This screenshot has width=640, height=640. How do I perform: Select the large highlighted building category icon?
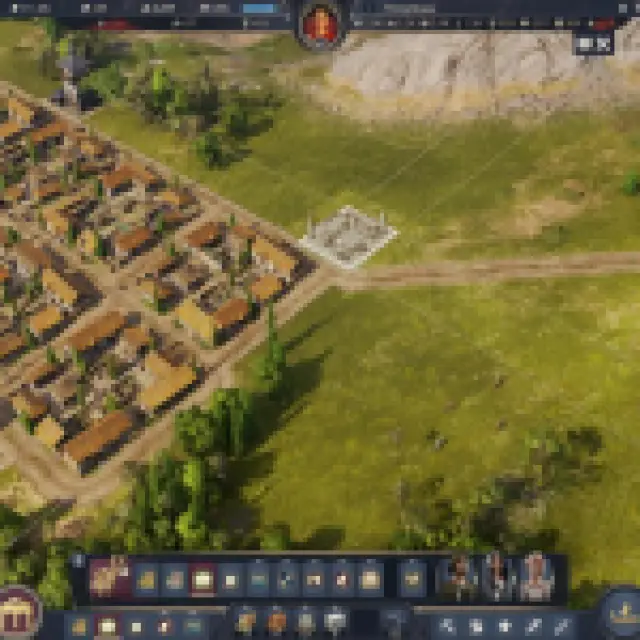(109, 577)
